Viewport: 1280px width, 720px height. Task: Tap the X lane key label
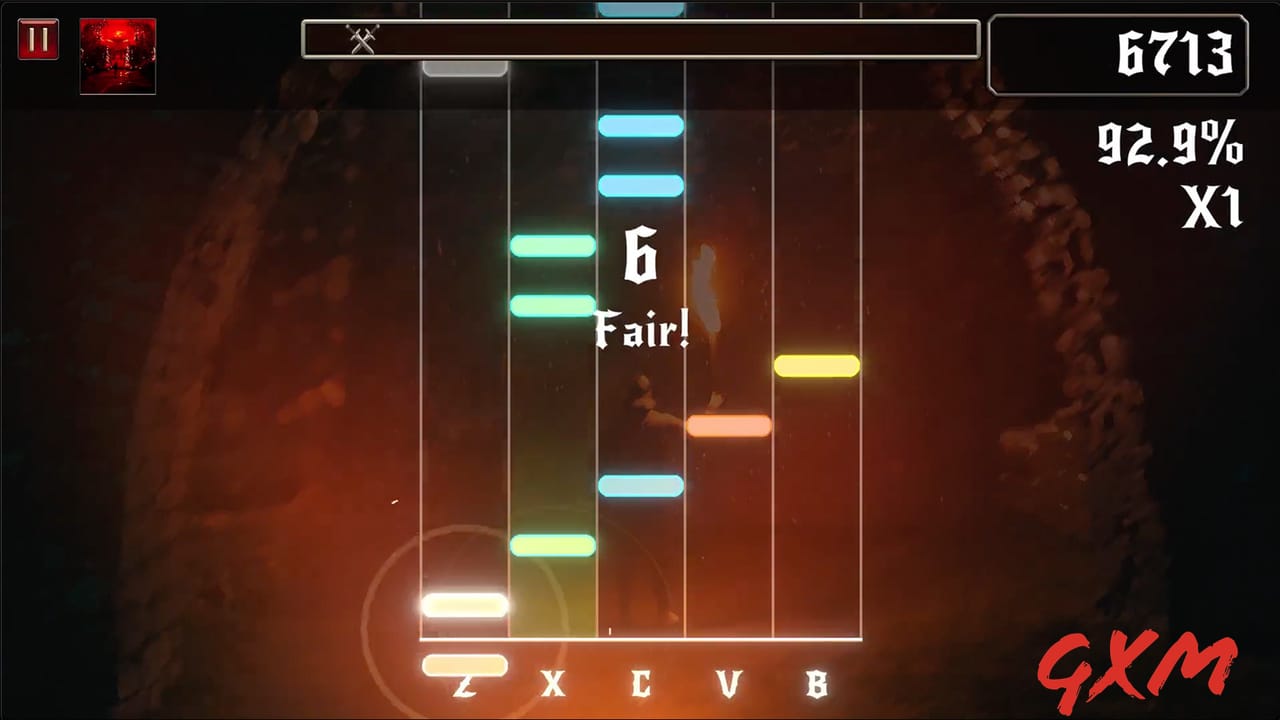point(553,686)
